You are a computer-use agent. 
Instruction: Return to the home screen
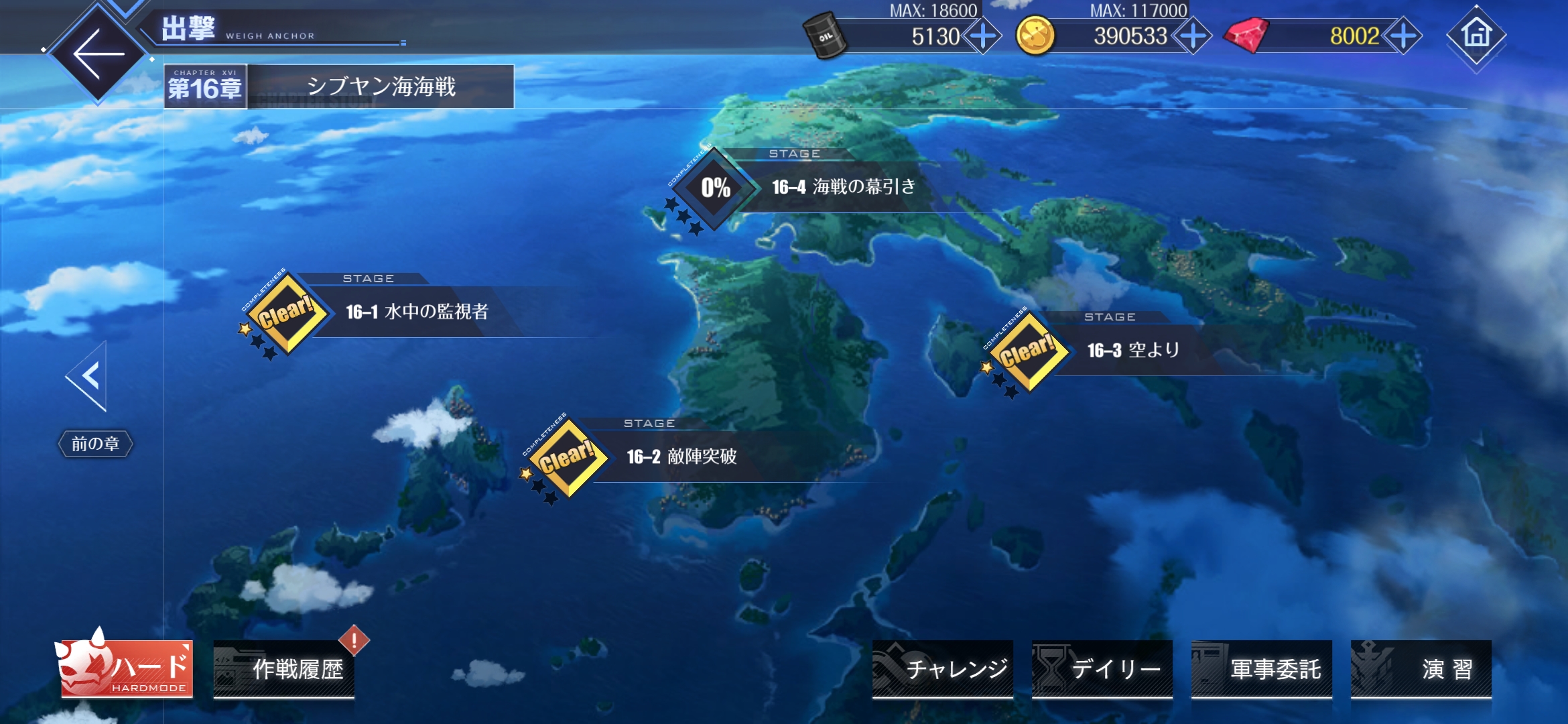pos(1476,35)
